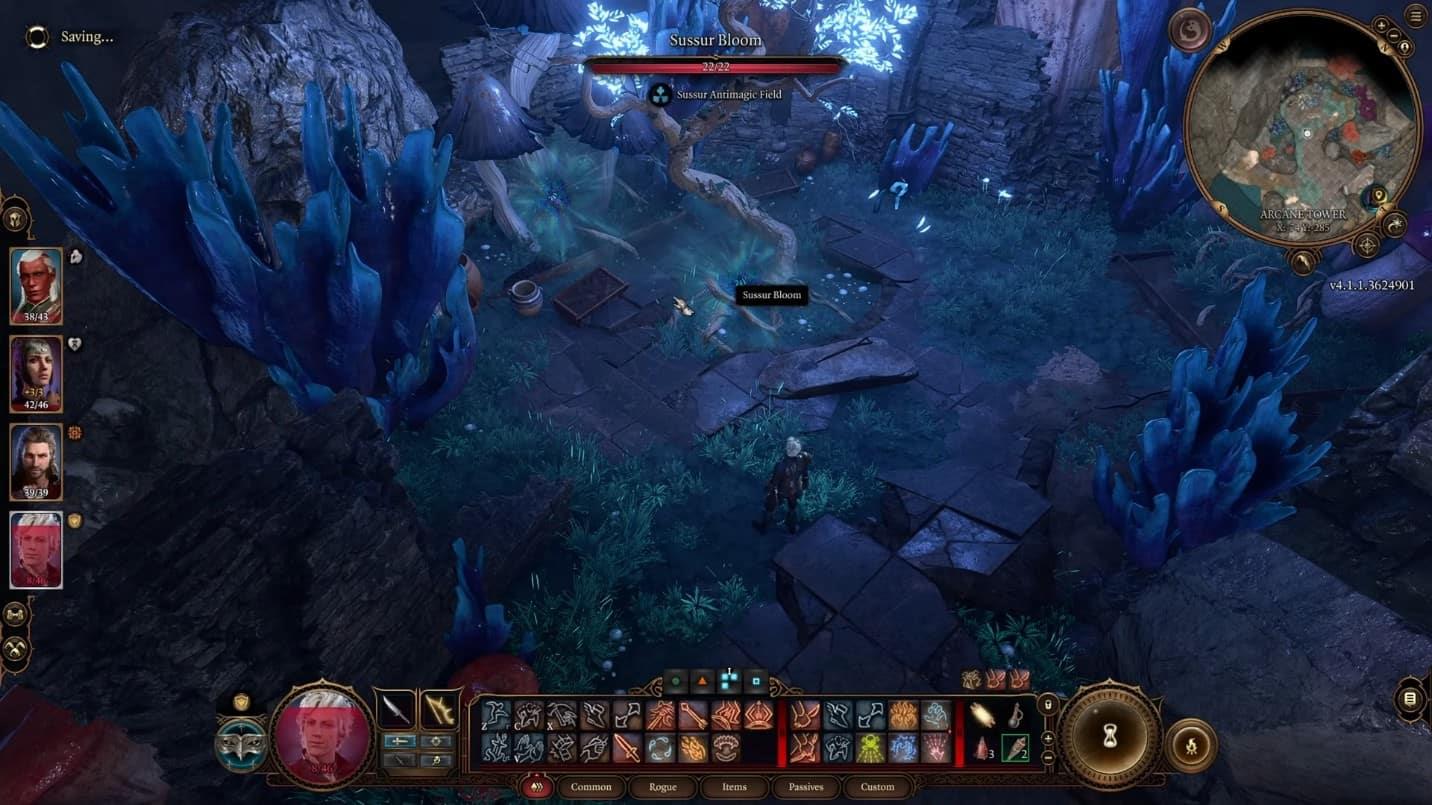Switch to the Custom hotbar tab
The image size is (1432, 805).
click(878, 787)
